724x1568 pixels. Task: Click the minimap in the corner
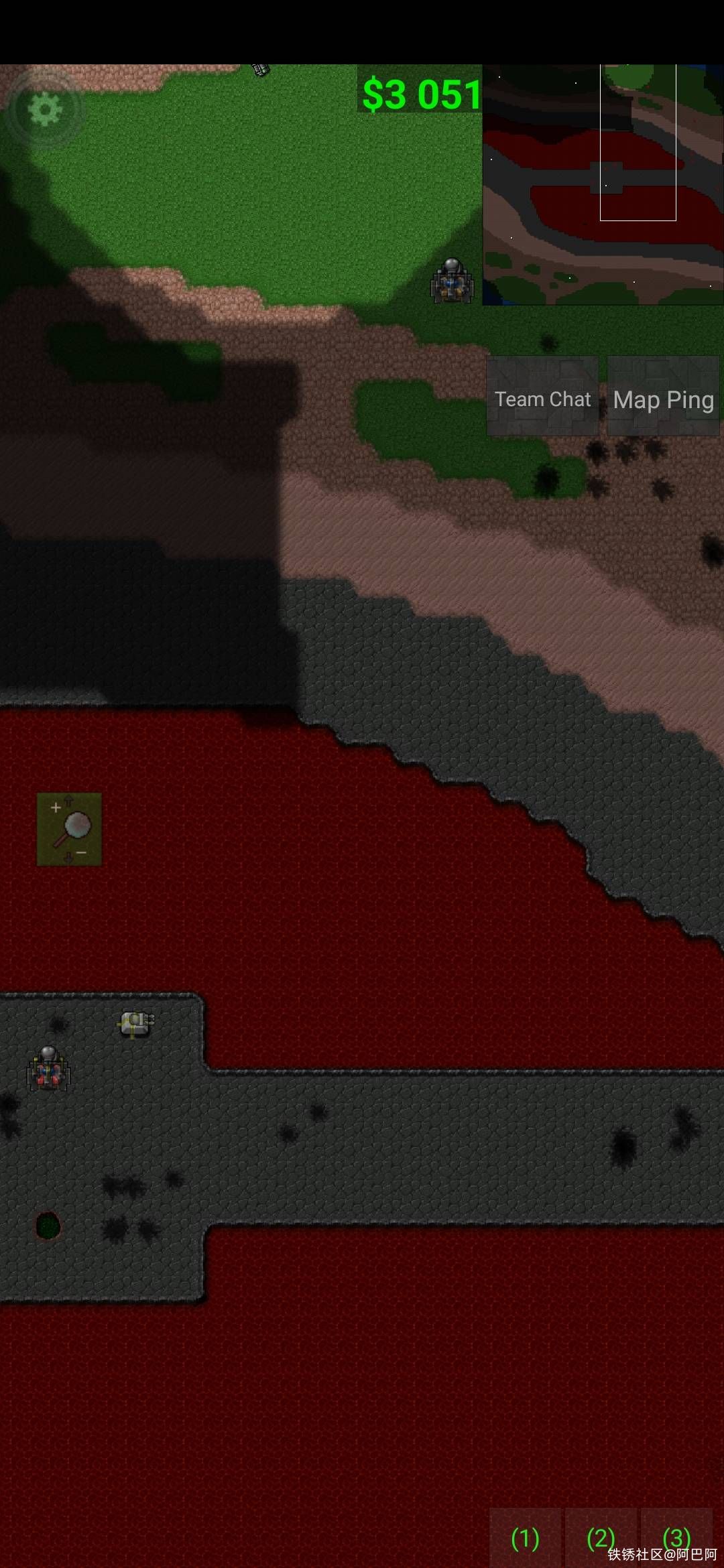click(x=603, y=185)
